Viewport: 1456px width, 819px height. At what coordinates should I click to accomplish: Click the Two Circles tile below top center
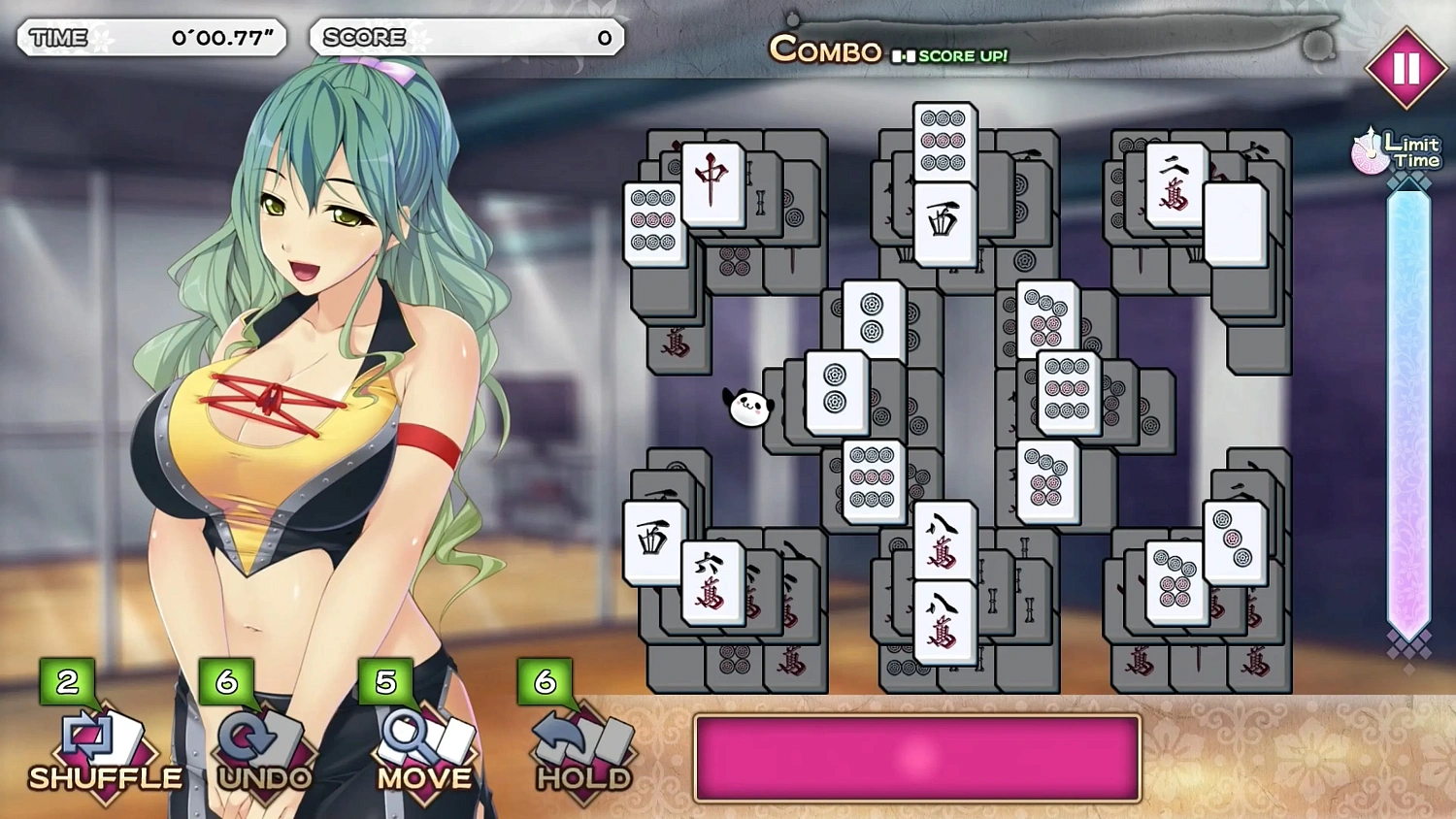point(872,320)
